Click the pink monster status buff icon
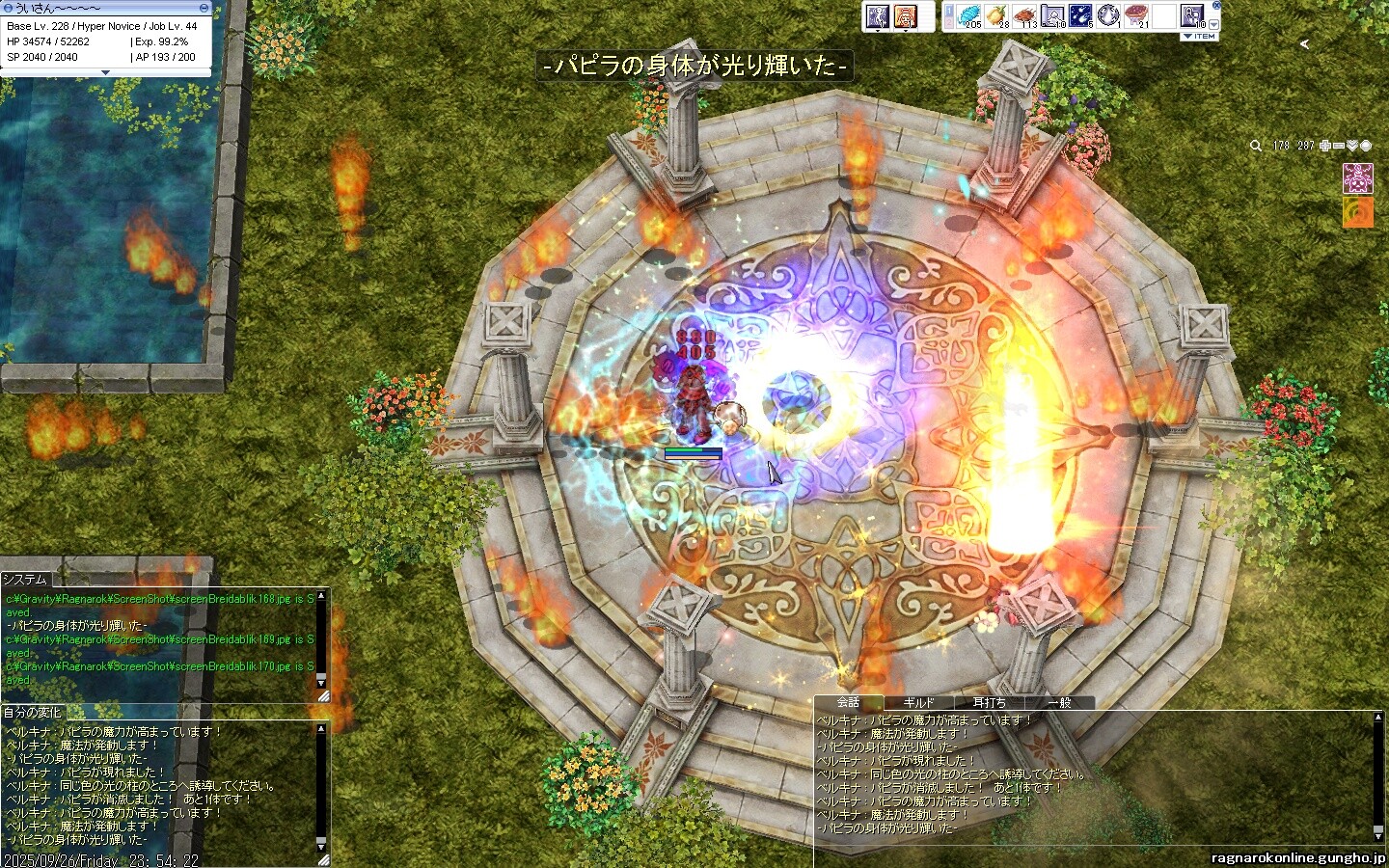Screen dimensions: 1389x868 click(x=1357, y=177)
